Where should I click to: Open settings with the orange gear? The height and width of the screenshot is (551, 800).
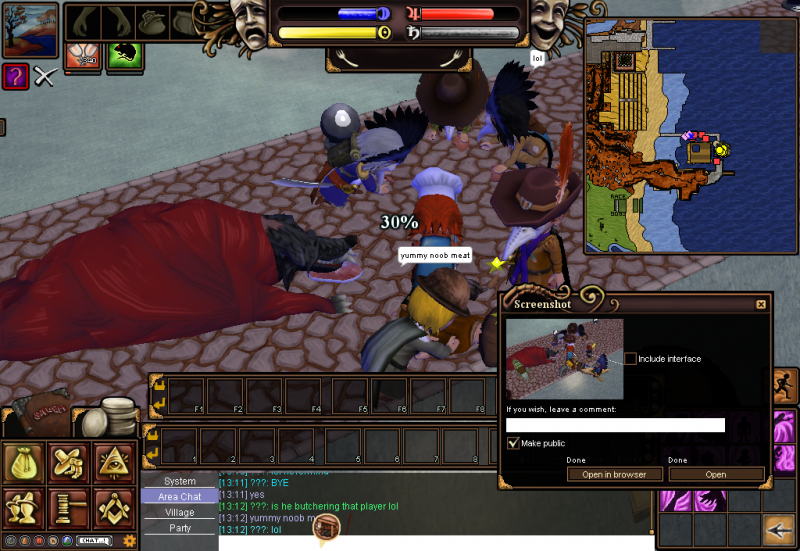(129, 541)
